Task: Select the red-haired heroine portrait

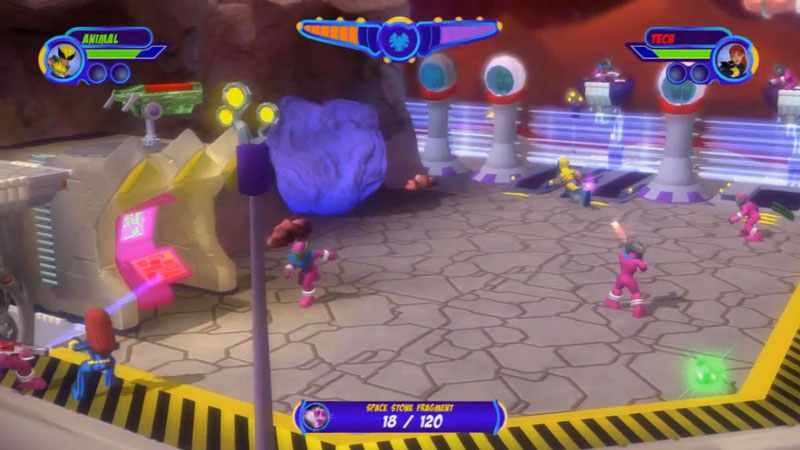Action: tap(733, 58)
